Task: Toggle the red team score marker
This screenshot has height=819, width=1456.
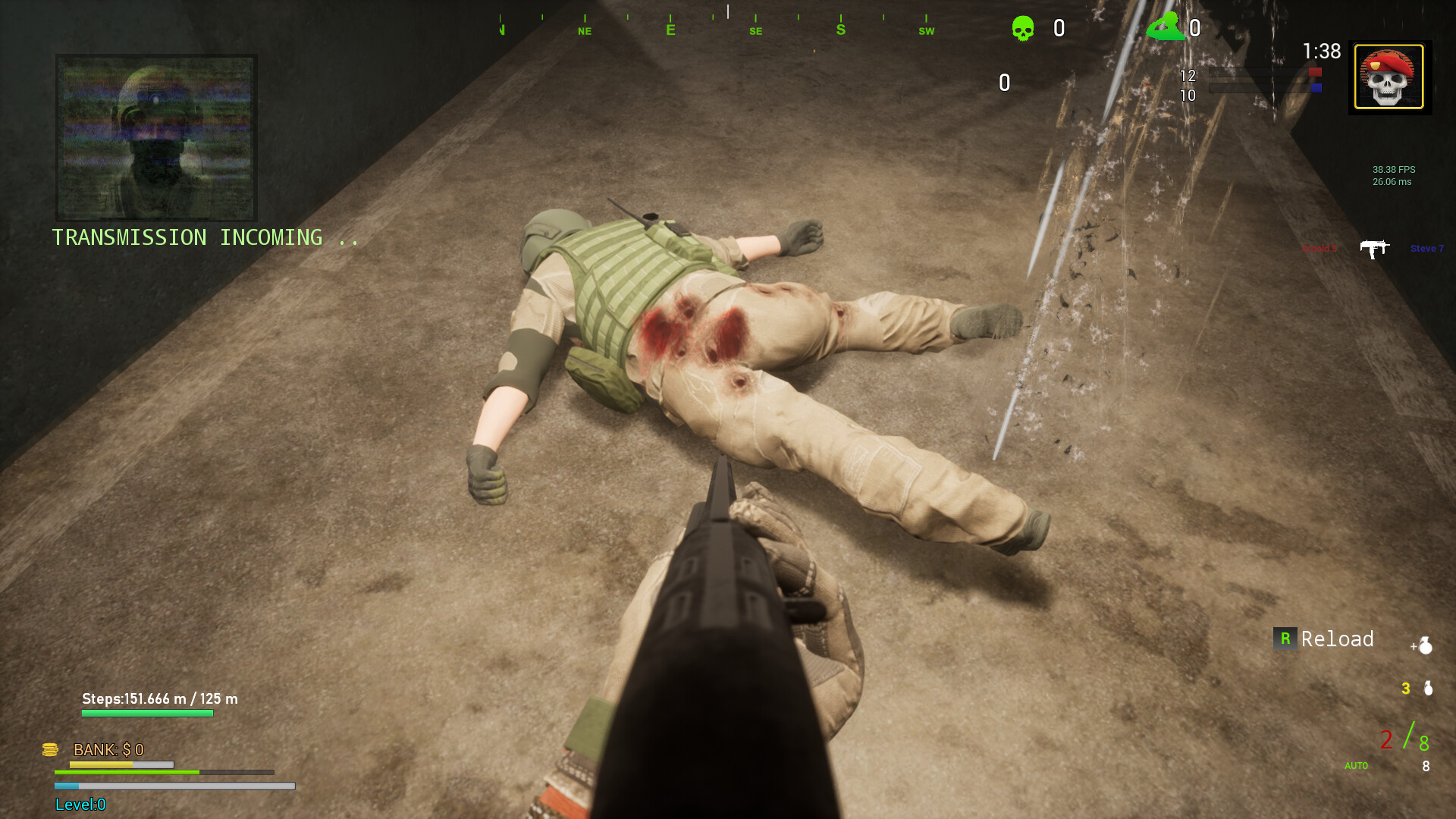Action: (1315, 72)
